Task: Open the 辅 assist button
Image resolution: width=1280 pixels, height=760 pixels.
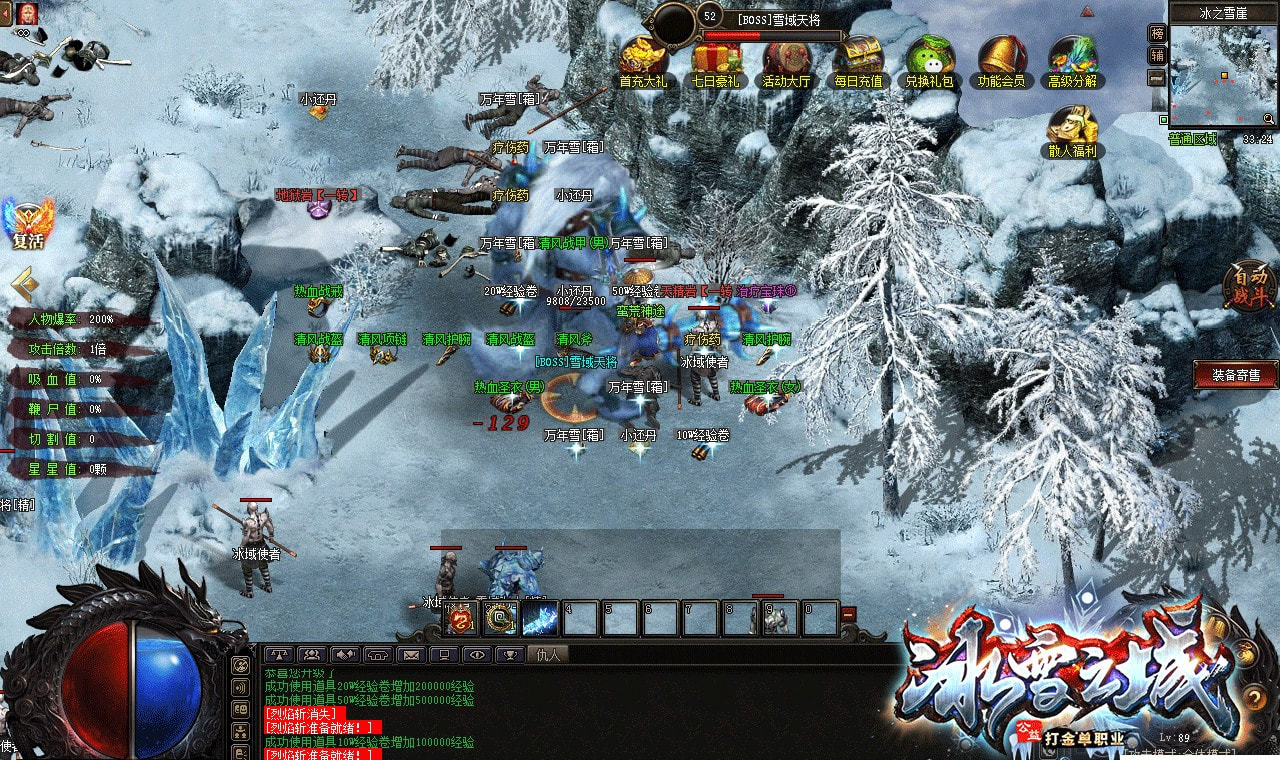Action: tap(1157, 55)
